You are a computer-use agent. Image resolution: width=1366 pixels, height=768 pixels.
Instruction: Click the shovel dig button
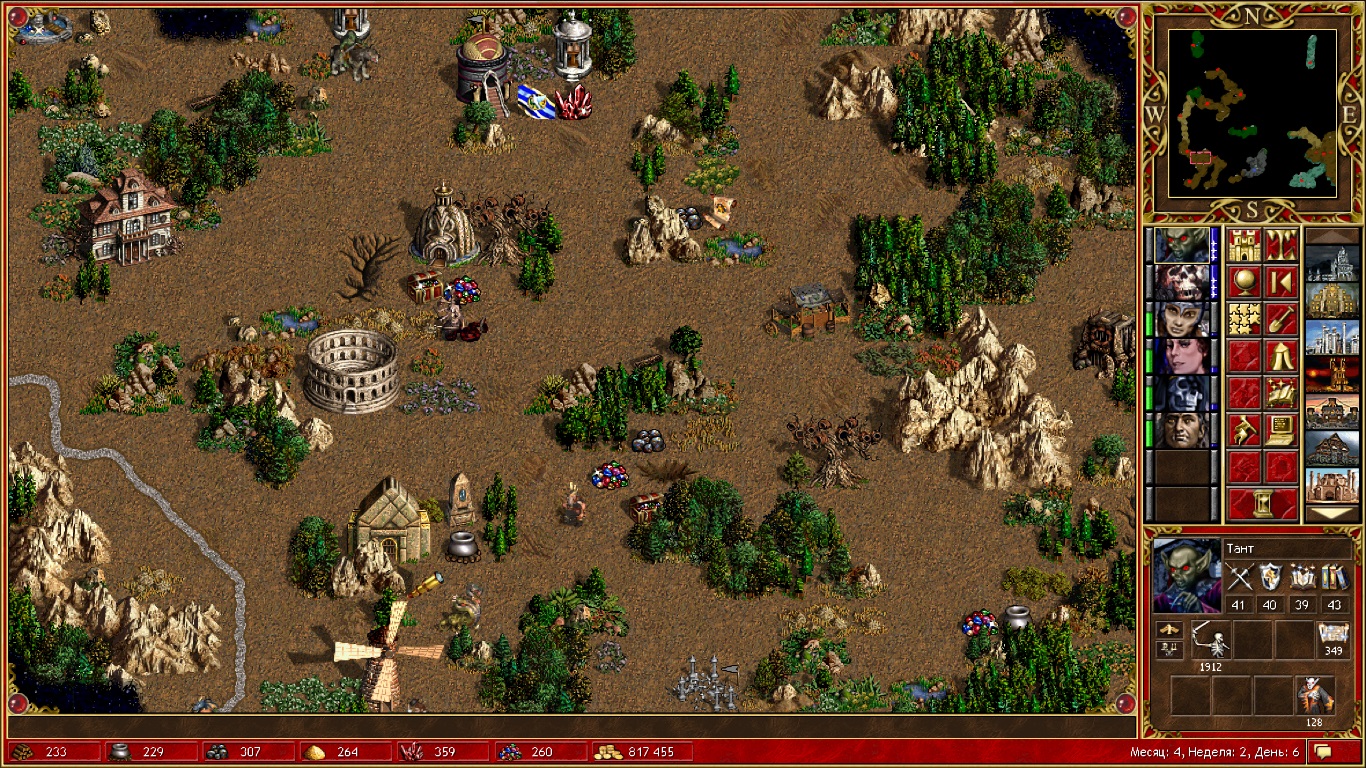[x=1281, y=319]
